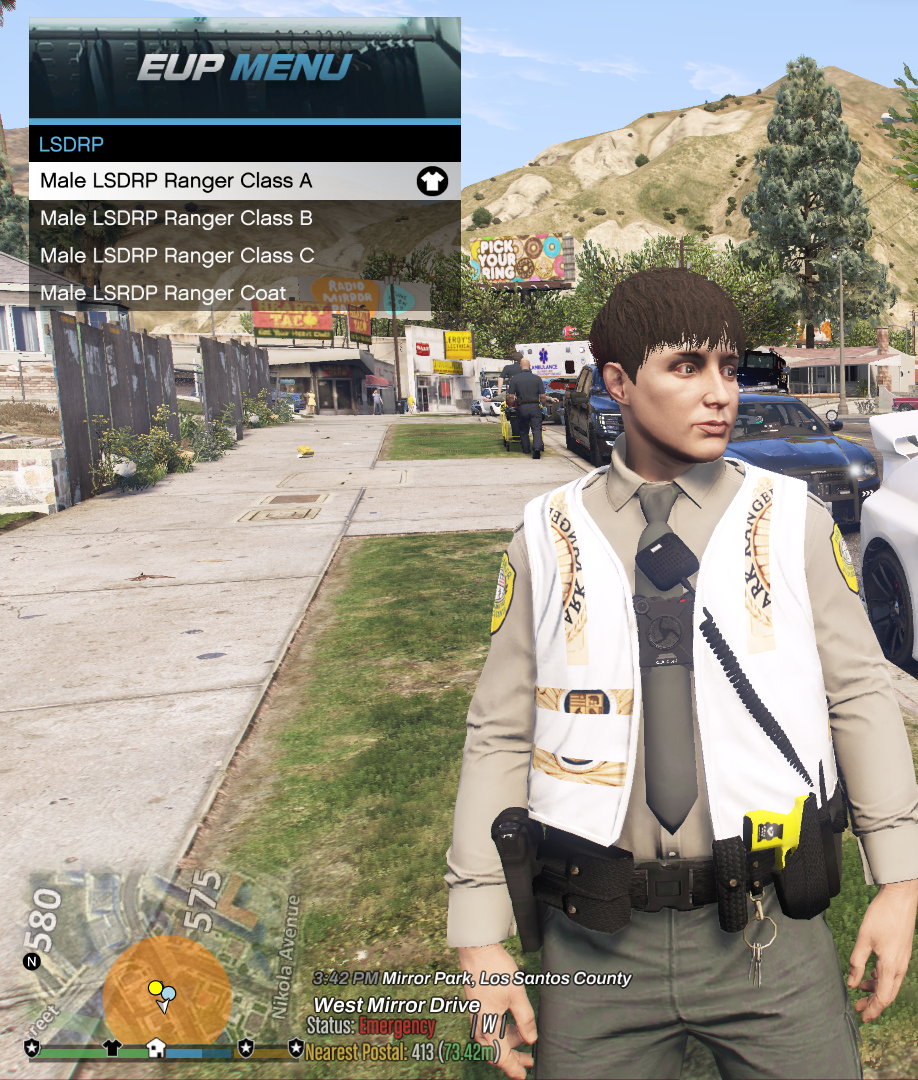Select Male LSDRP Ranger Class A outfit
918x1080 pixels.
176,181
